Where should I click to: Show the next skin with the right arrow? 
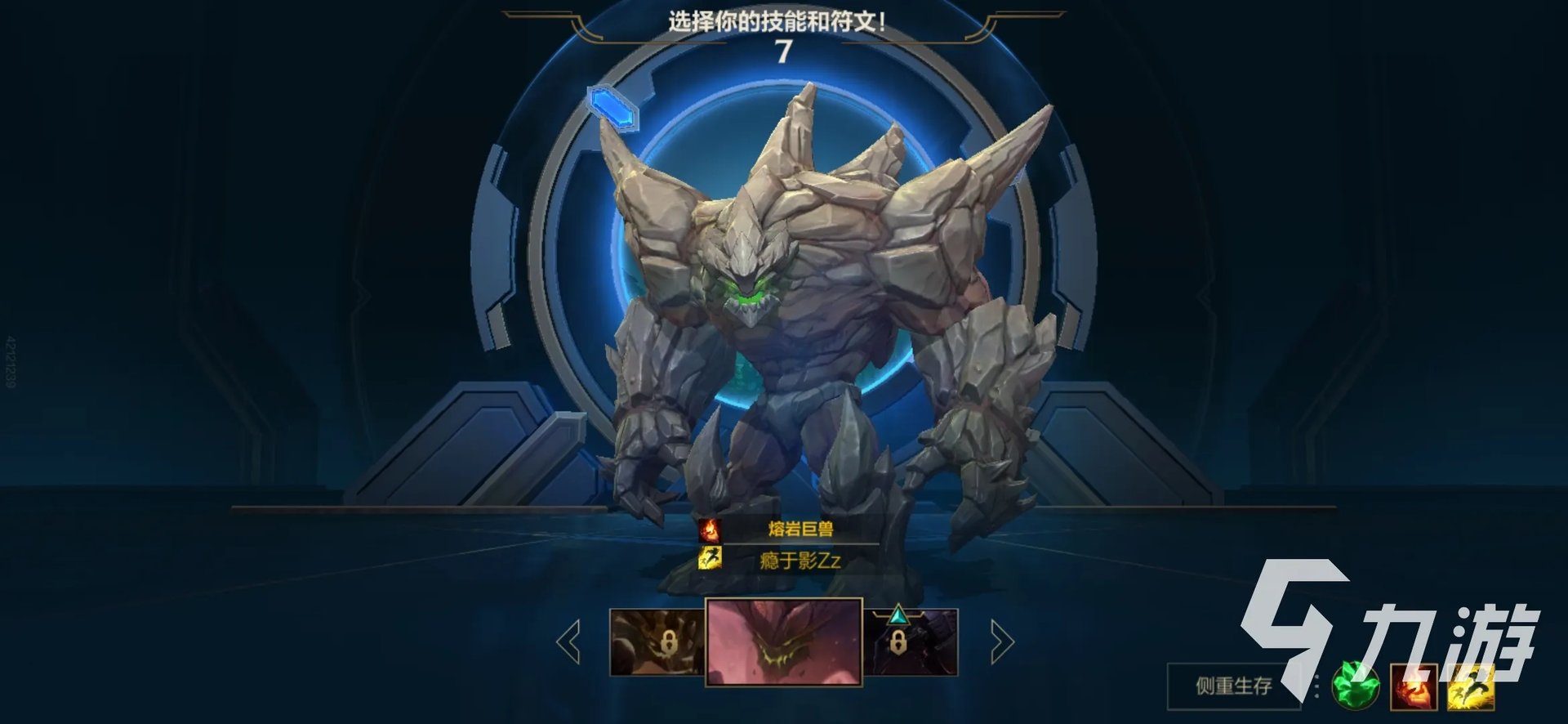pyautogui.click(x=1001, y=641)
